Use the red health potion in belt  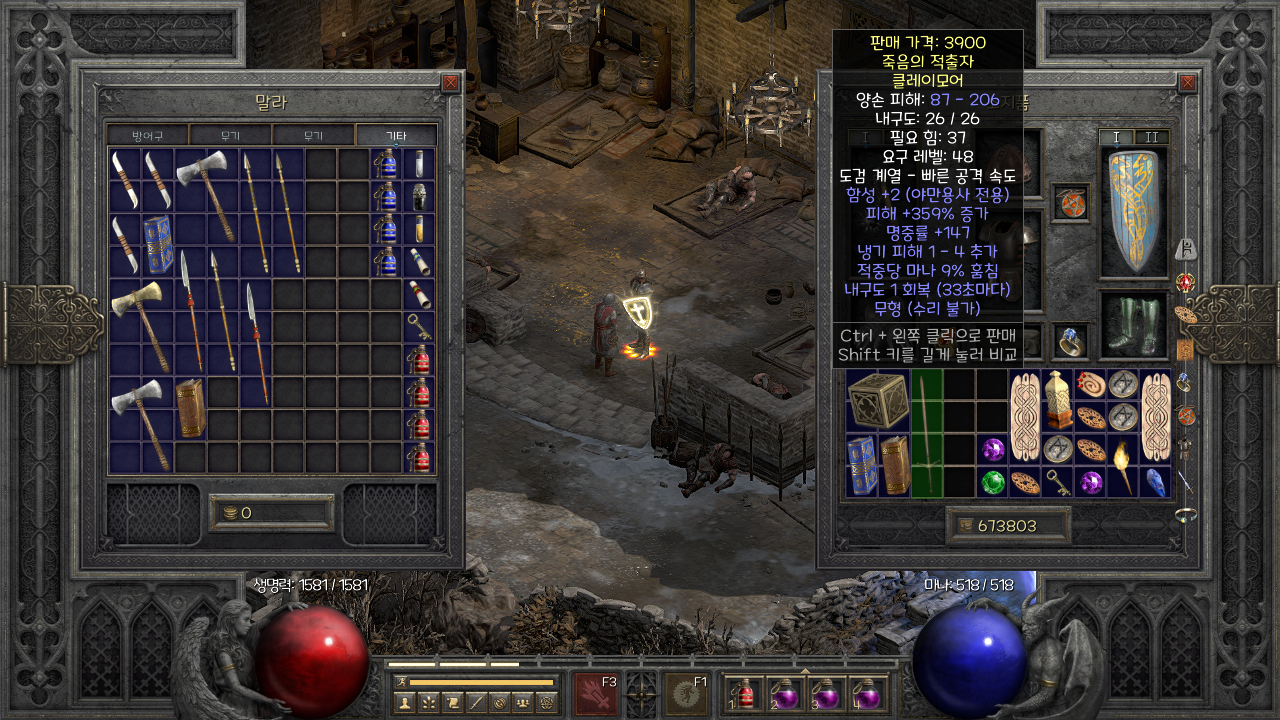(x=743, y=694)
